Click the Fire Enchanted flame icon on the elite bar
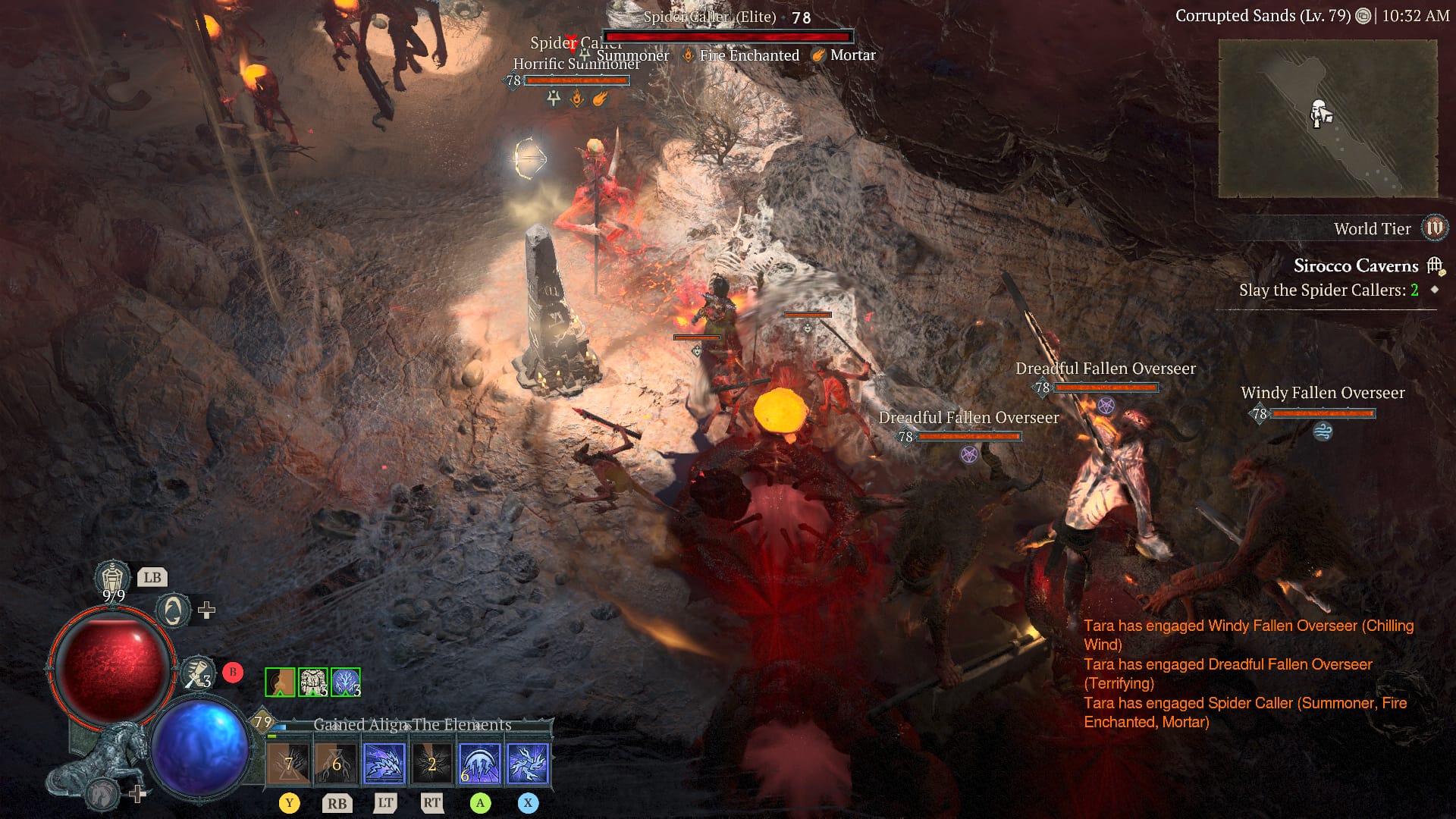Image resolution: width=1456 pixels, height=819 pixels. tap(689, 55)
